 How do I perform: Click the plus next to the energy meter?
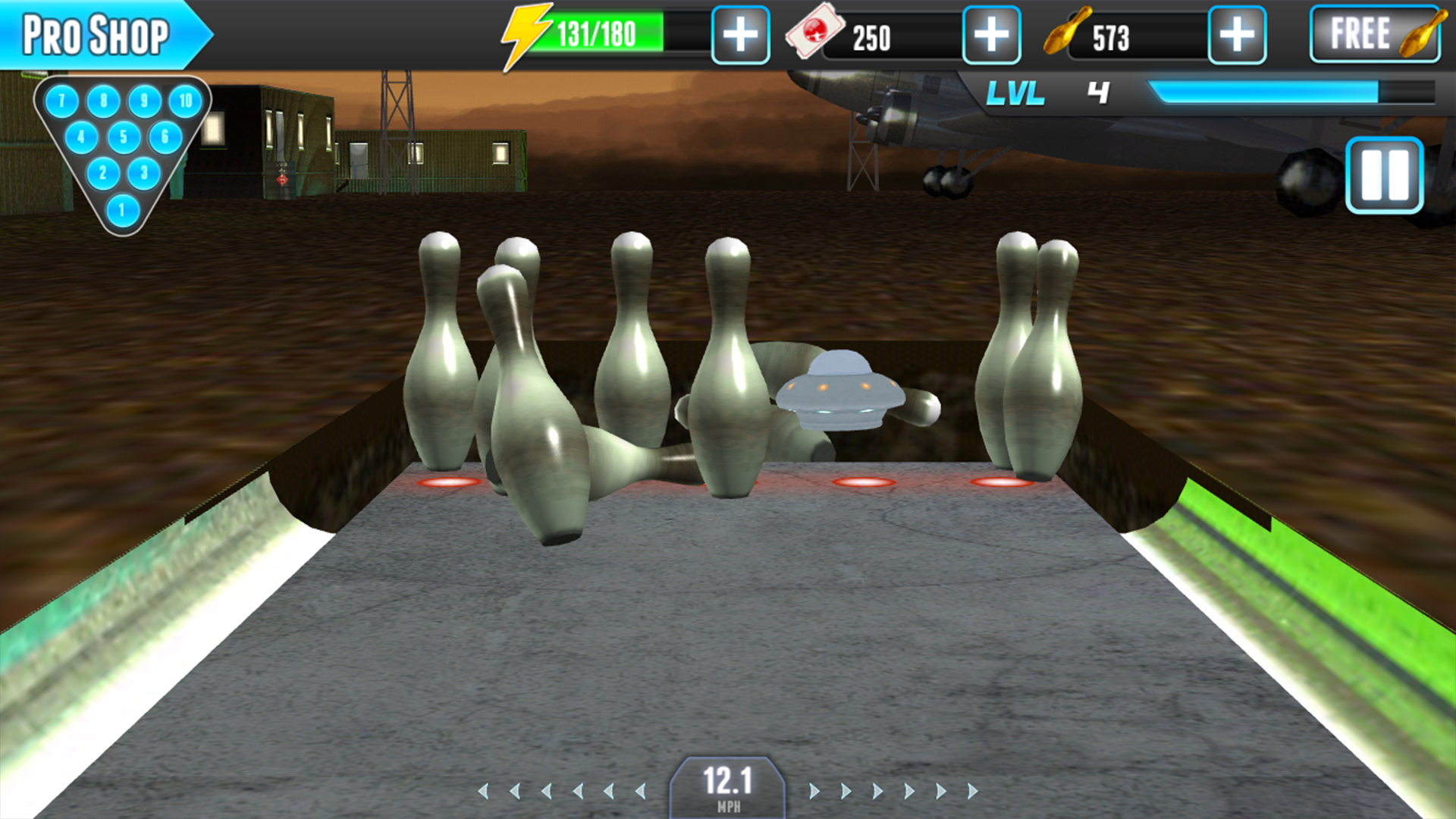coord(742,33)
